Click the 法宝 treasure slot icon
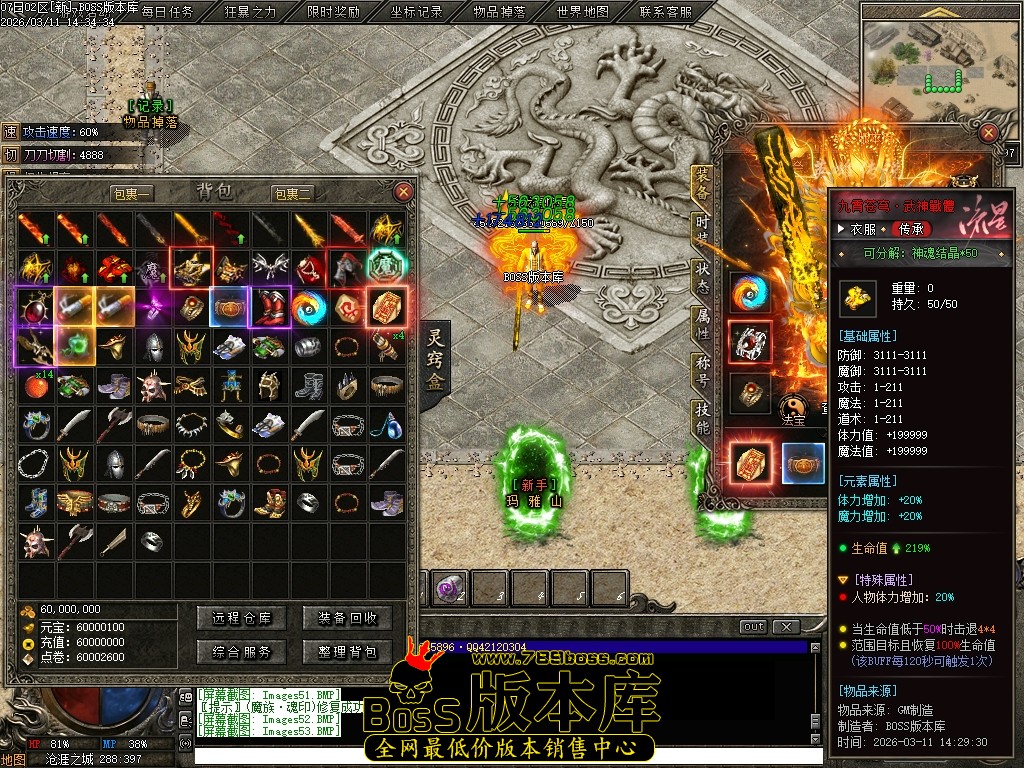Viewport: 1024px width, 768px height. 793,404
